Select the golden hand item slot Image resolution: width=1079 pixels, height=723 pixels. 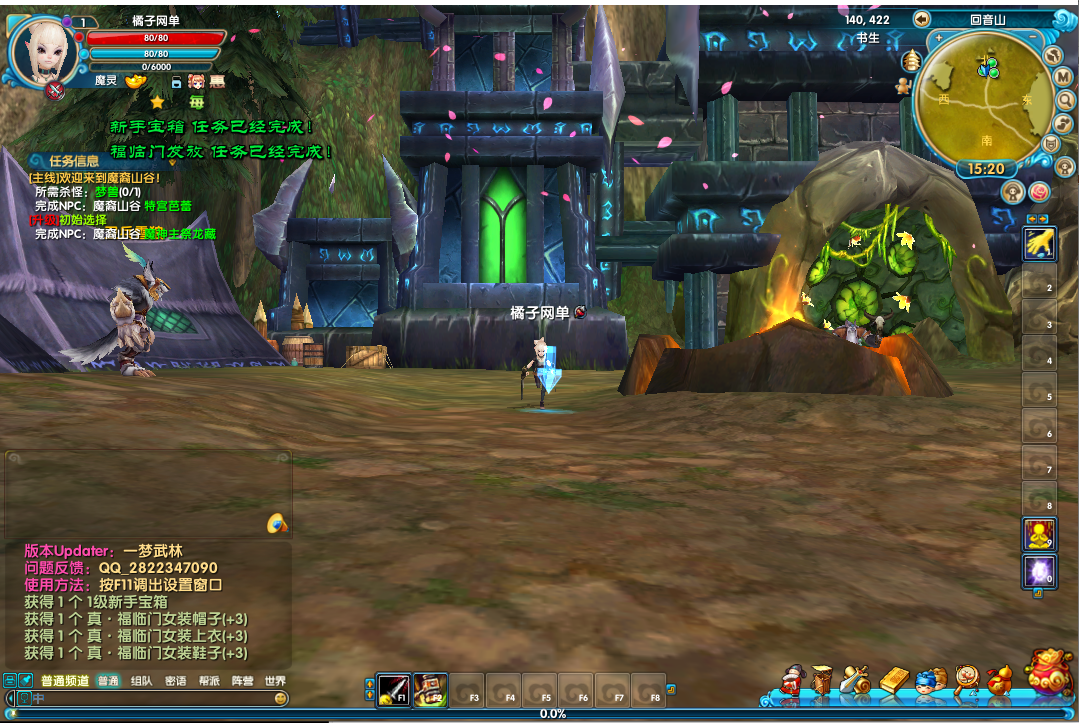tap(1039, 244)
